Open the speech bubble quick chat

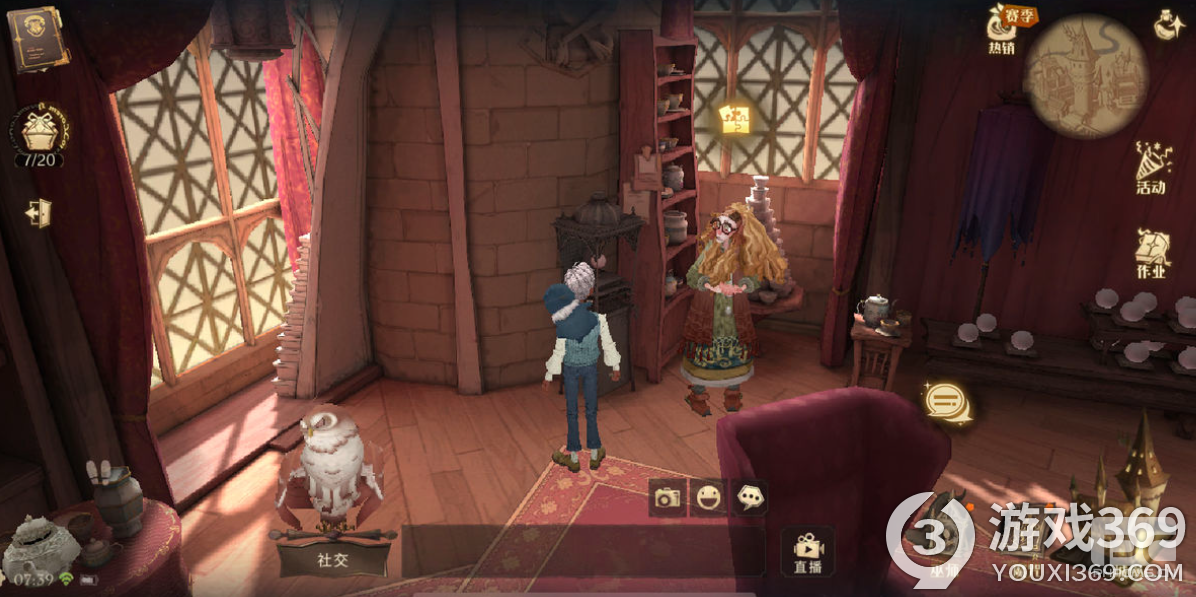tap(750, 496)
